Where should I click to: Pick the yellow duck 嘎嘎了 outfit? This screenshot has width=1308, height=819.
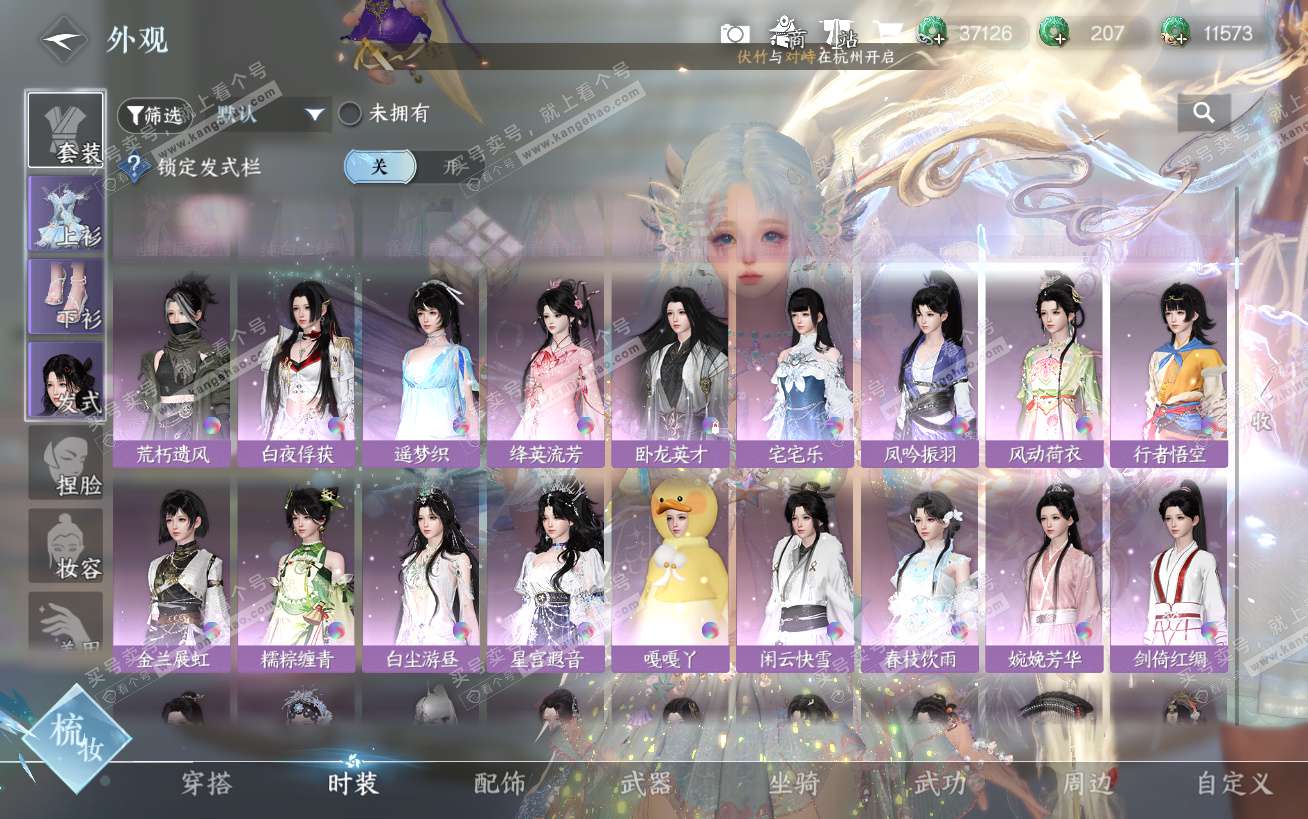pos(671,575)
